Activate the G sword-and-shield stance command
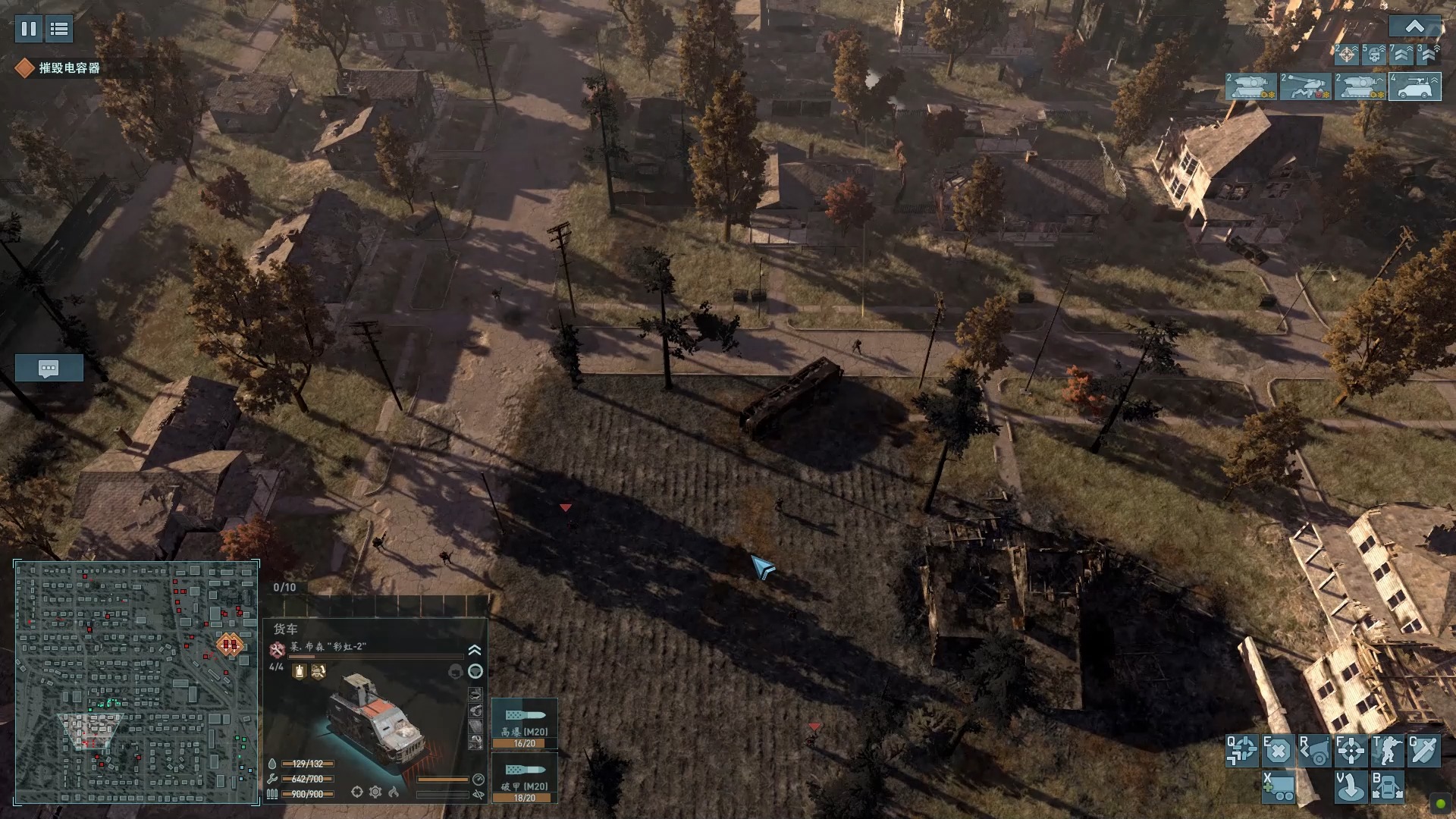 [1423, 751]
